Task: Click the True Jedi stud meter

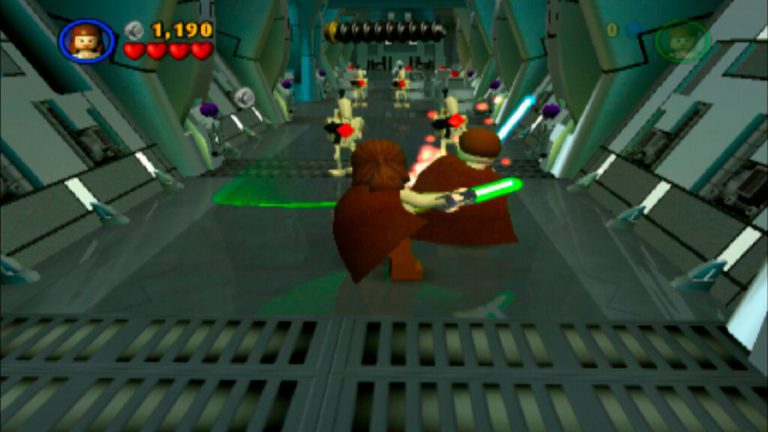Action: tap(385, 31)
